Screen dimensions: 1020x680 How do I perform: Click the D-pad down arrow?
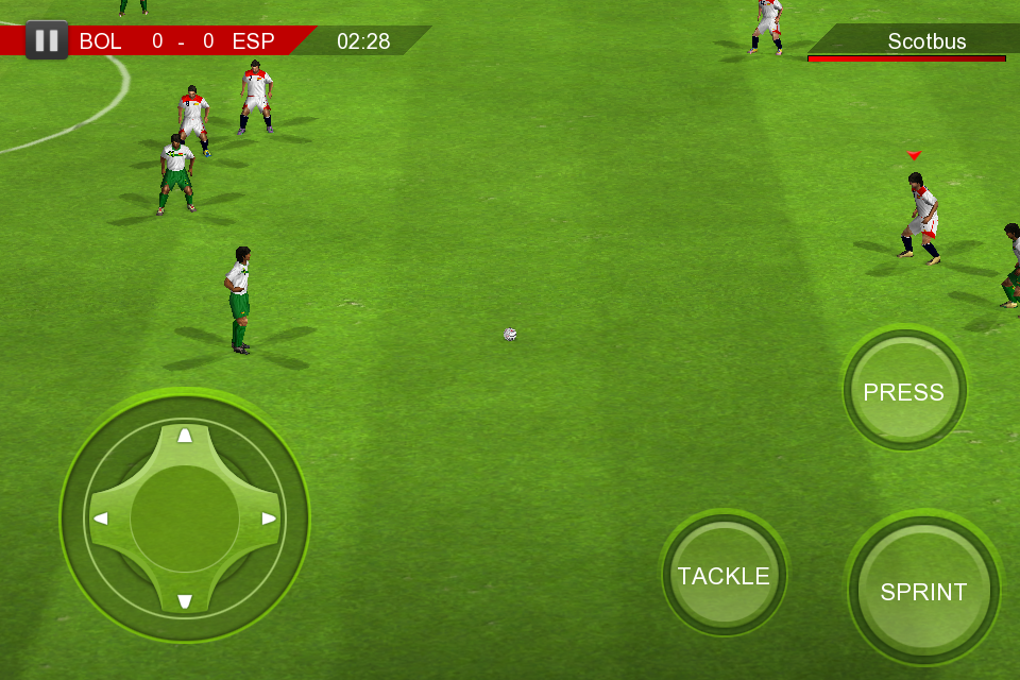coord(185,601)
